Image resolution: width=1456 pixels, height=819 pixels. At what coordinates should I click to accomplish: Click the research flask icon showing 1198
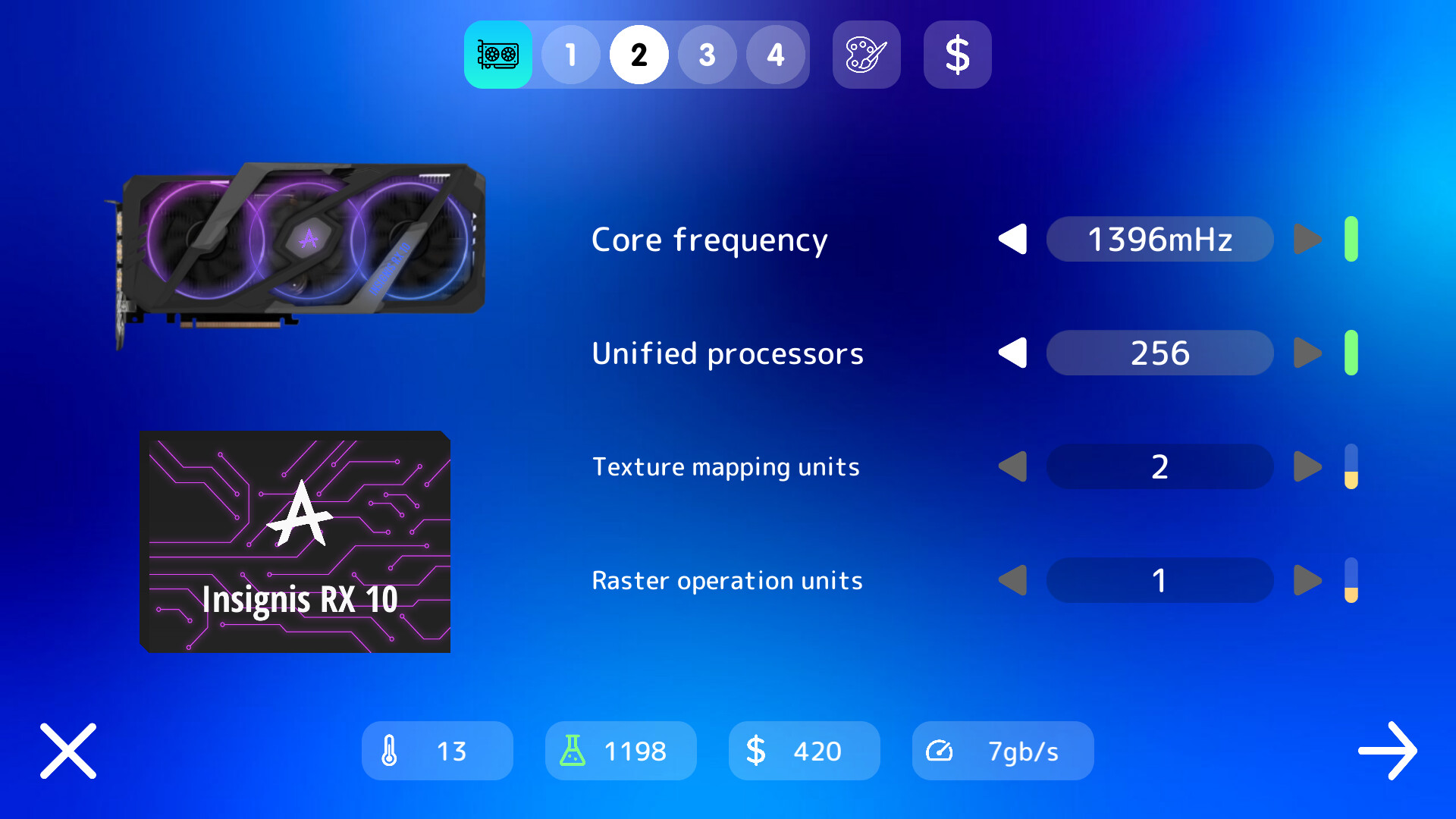pos(620,751)
